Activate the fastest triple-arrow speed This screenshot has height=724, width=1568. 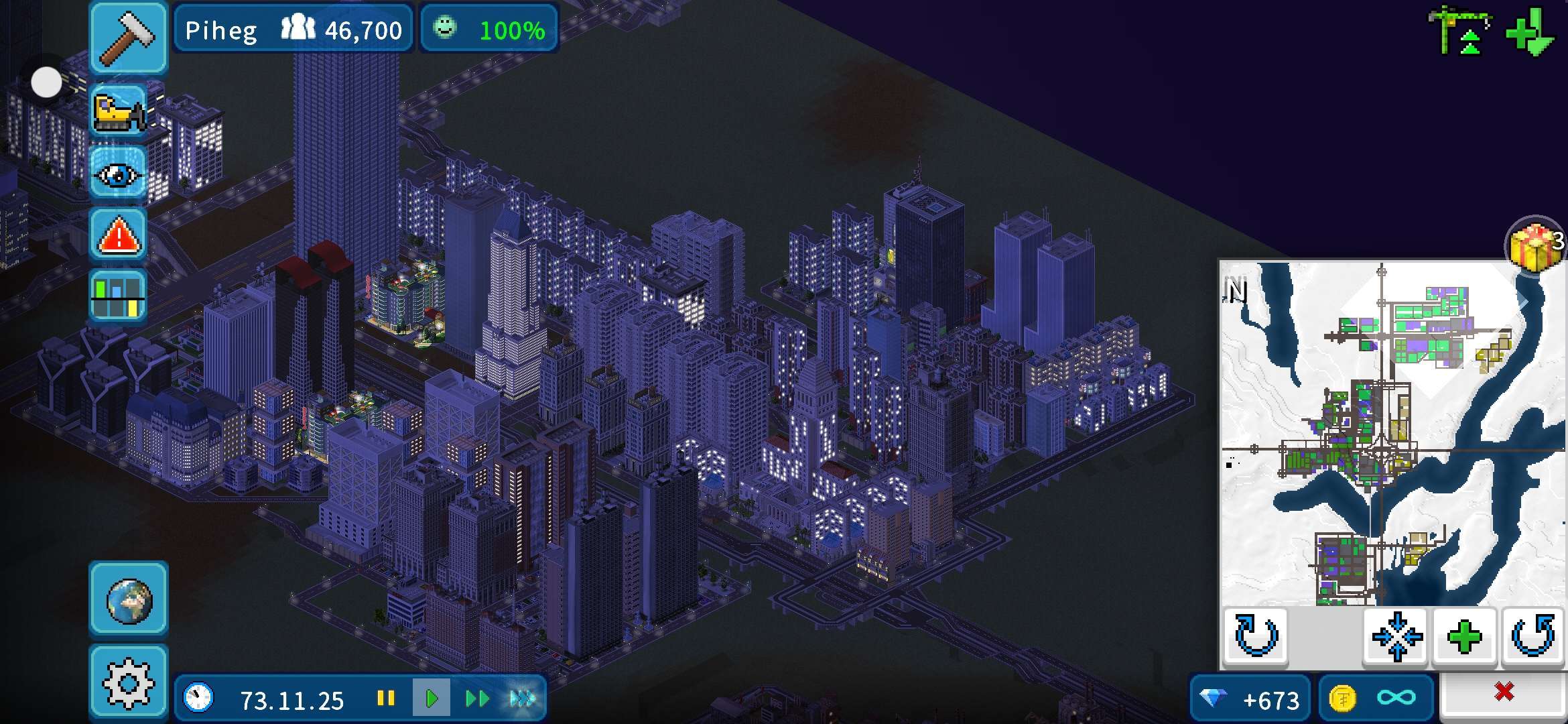[x=522, y=699]
